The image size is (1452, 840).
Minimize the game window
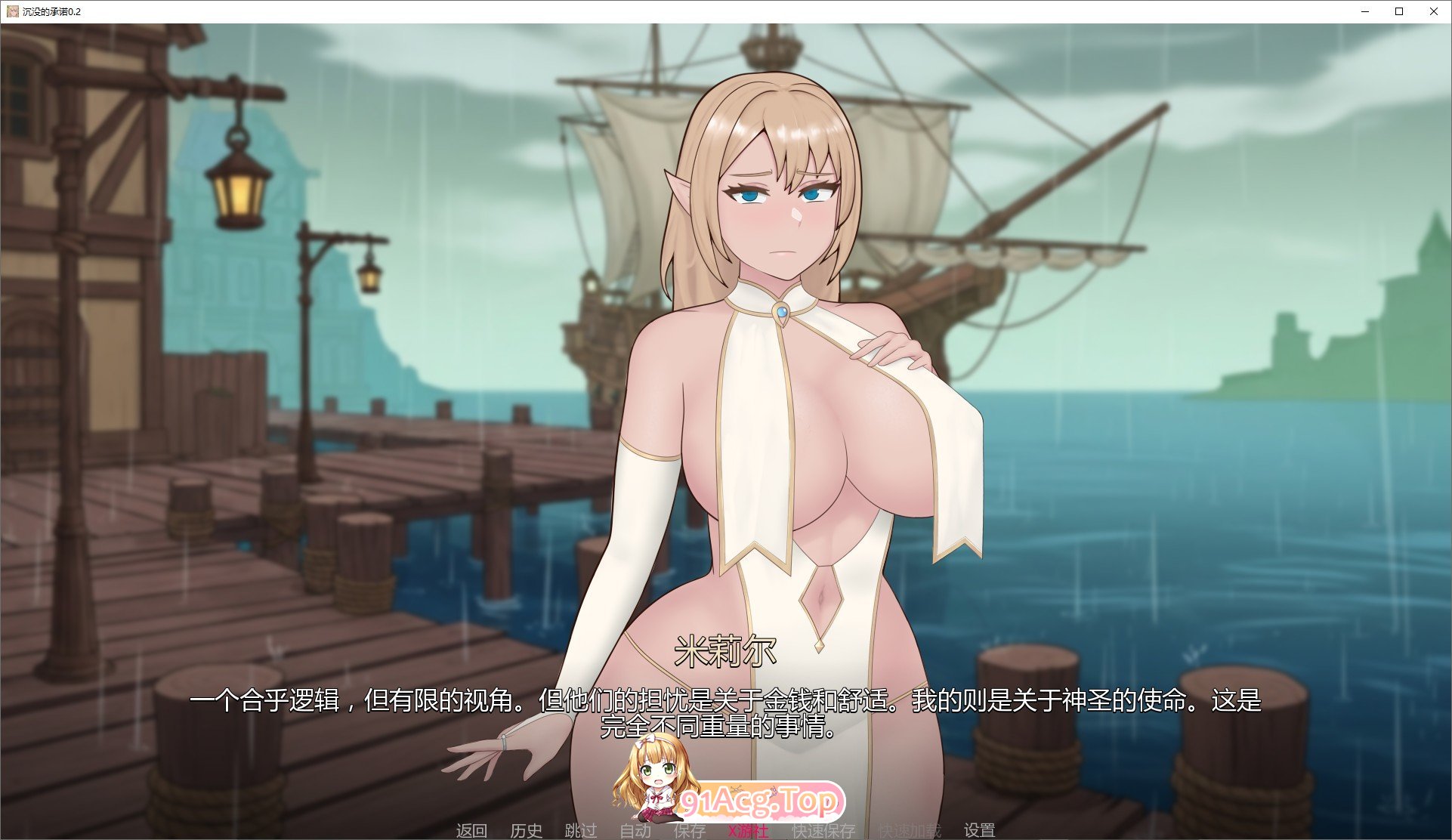tap(1364, 11)
